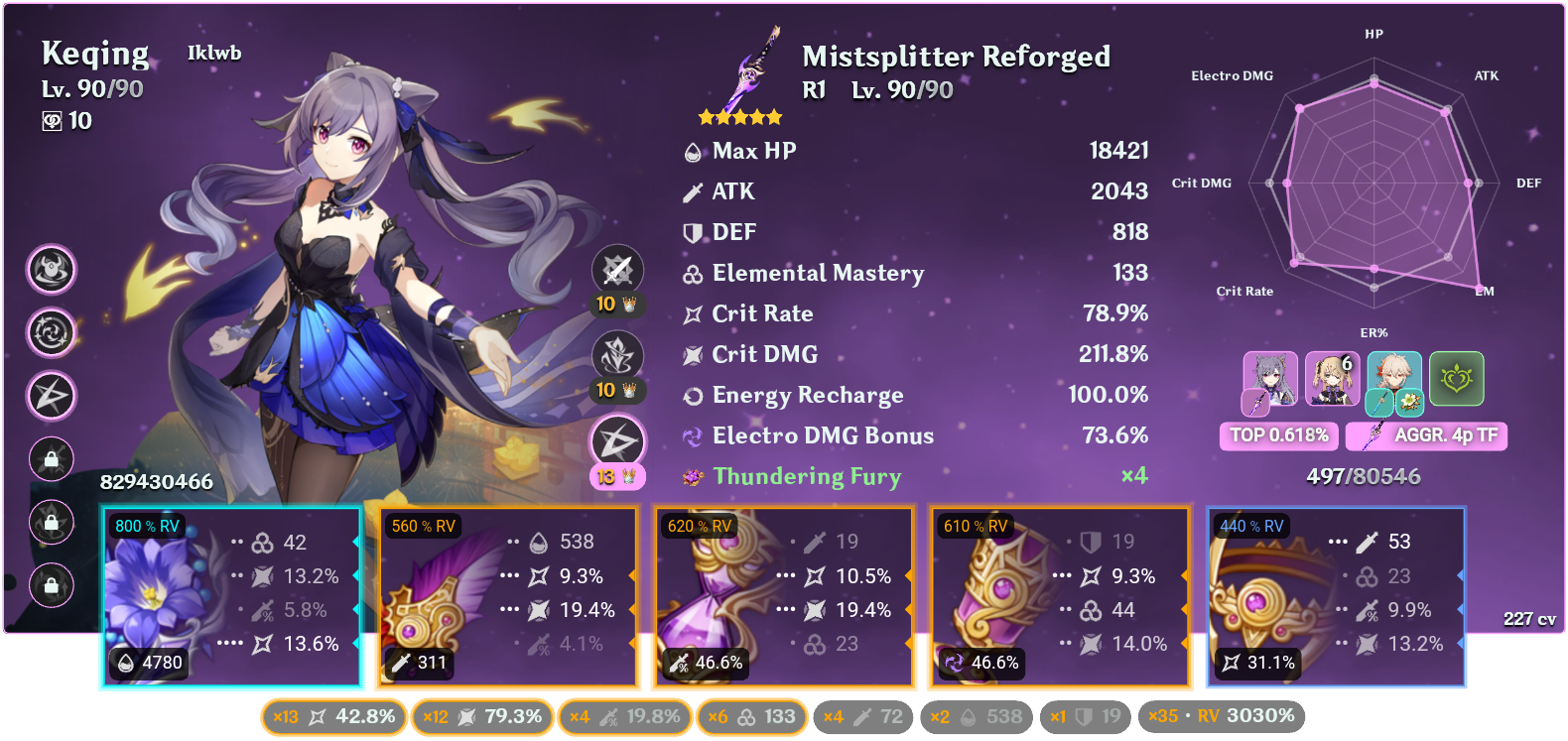Click the TOP 0.618% ranking button
This screenshot has height=741, width=1568.
tap(1279, 434)
